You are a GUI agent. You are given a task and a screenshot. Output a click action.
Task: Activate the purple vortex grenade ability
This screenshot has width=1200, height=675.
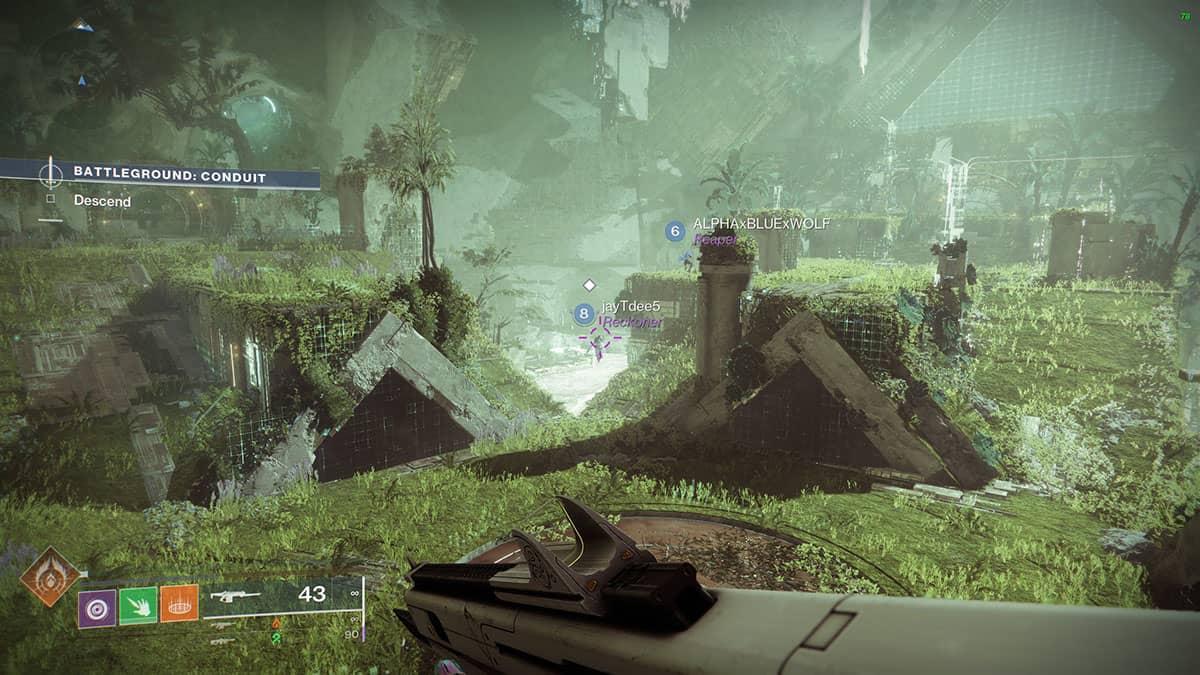click(x=97, y=608)
